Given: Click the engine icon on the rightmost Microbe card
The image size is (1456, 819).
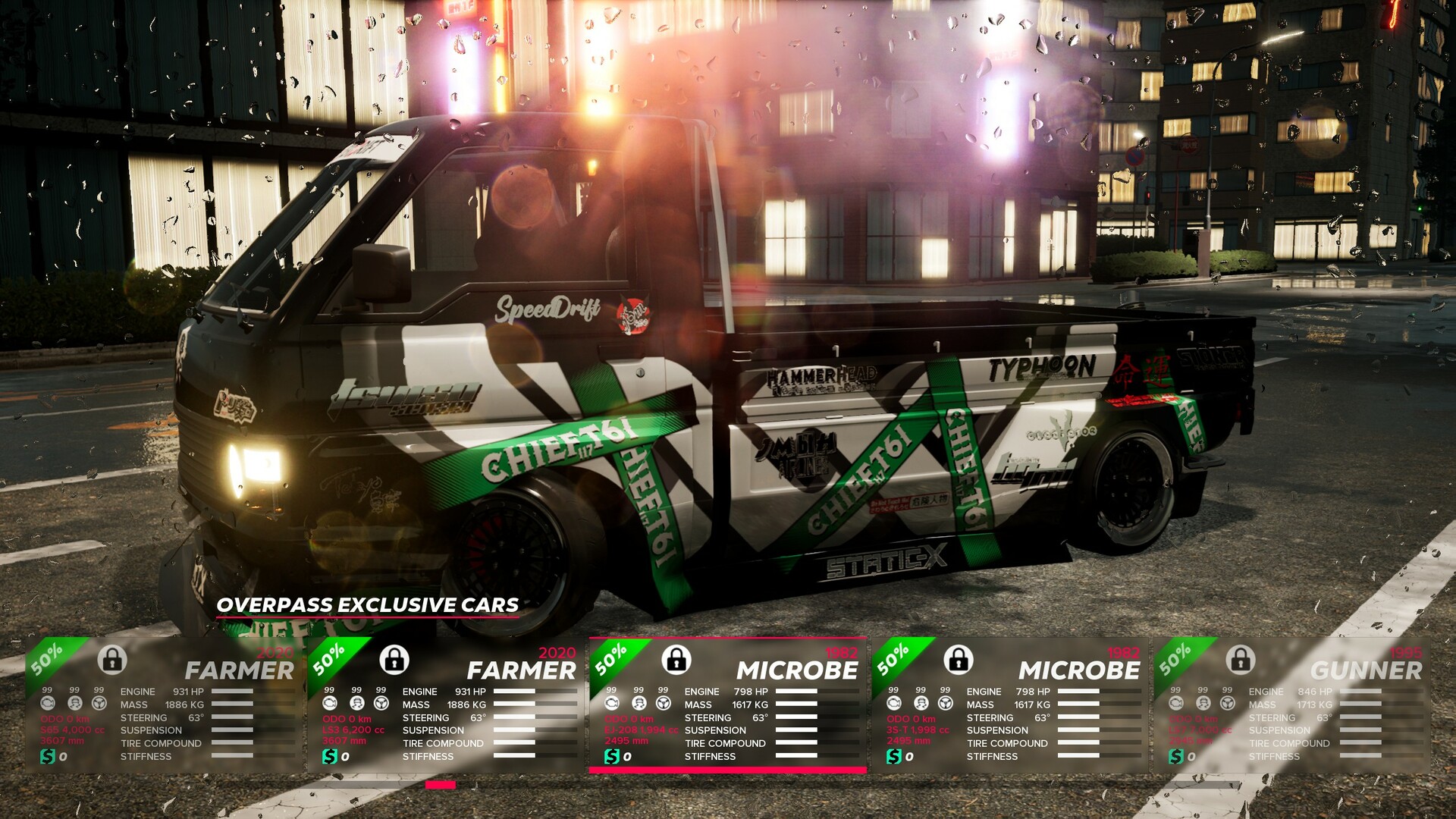Looking at the screenshot, I should click(x=893, y=702).
